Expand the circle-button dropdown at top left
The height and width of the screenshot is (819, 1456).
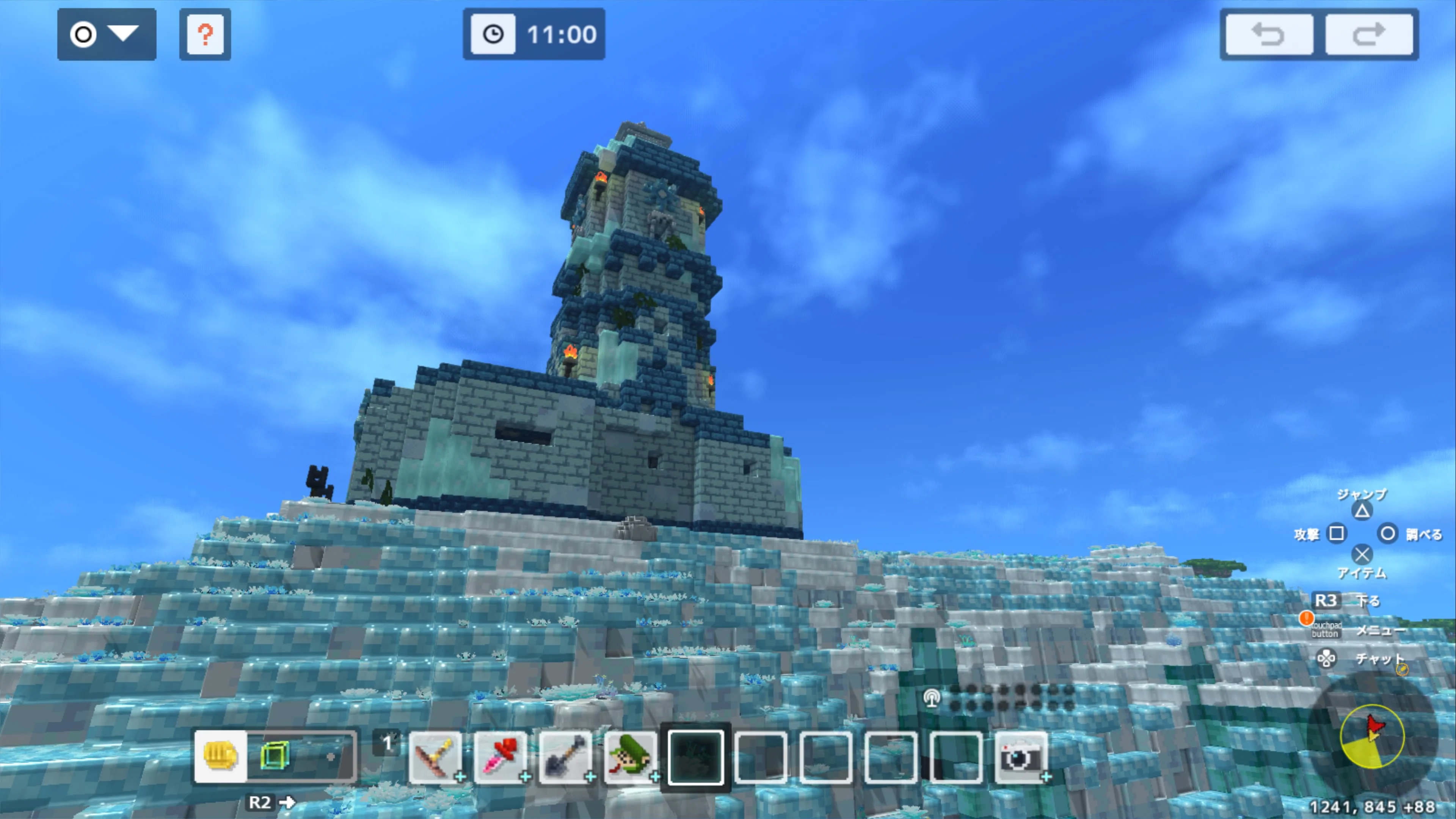coord(106,34)
